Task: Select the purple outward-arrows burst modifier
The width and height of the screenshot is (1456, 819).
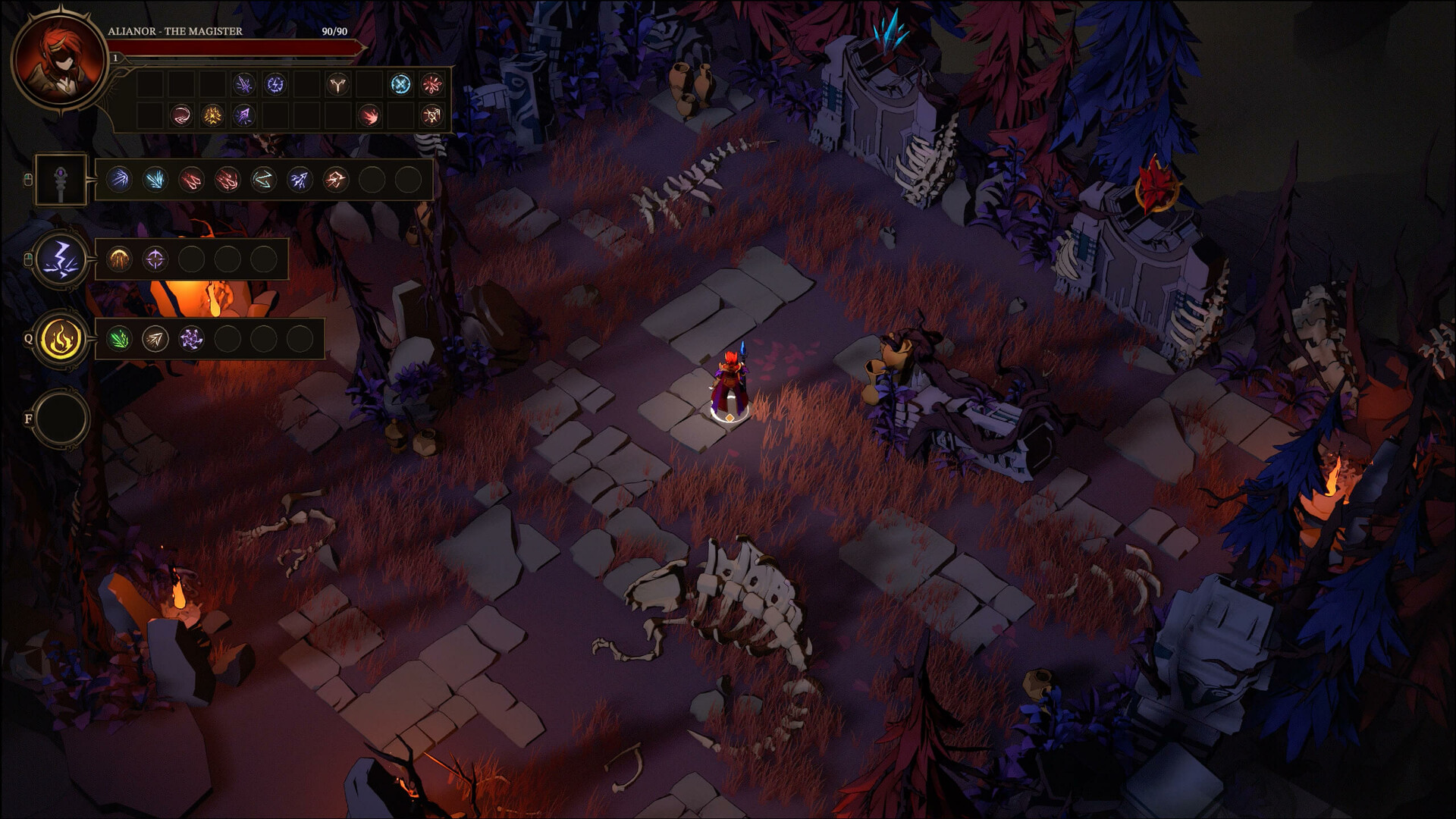Action: coord(192,339)
